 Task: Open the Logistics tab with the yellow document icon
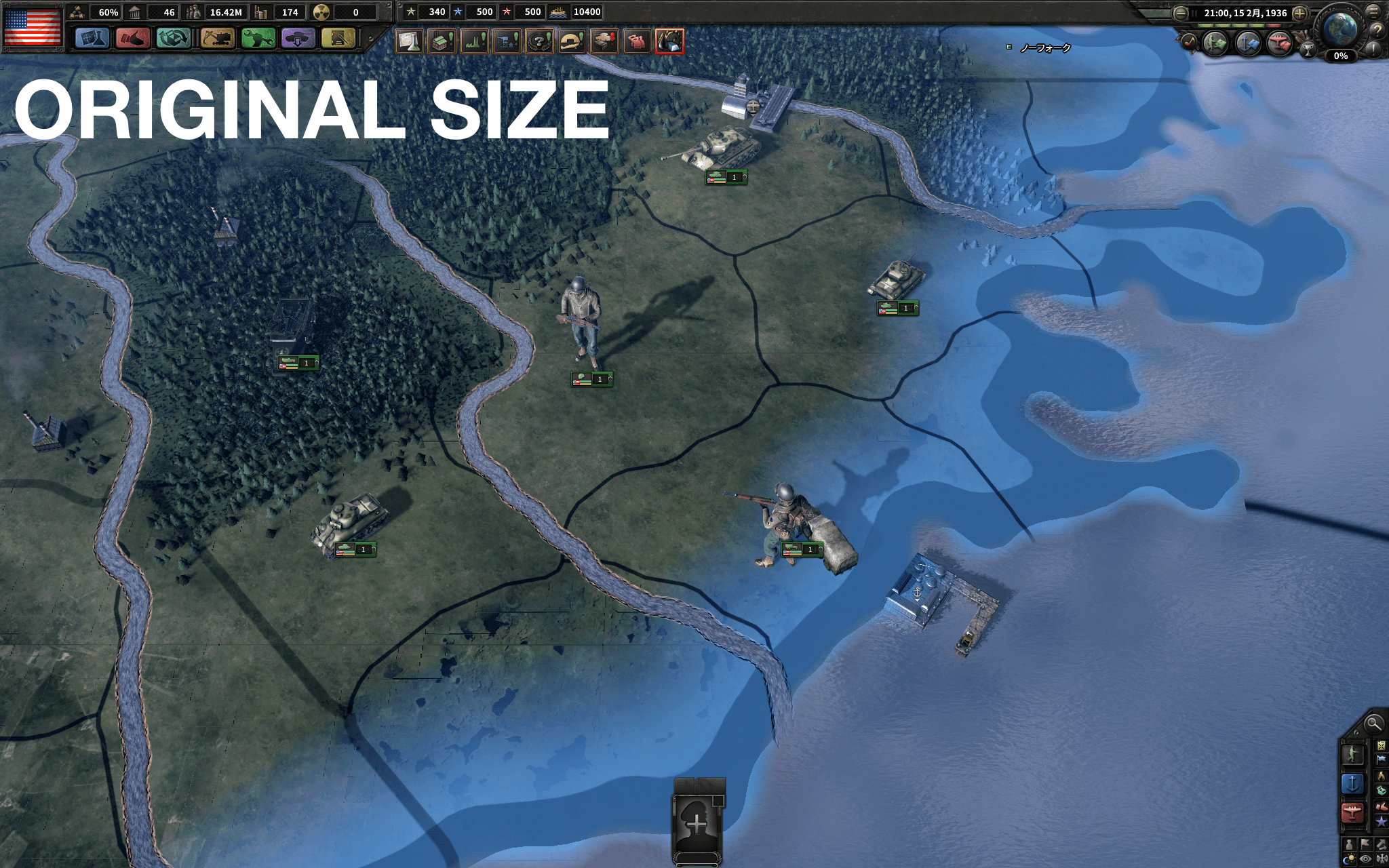coord(338,38)
